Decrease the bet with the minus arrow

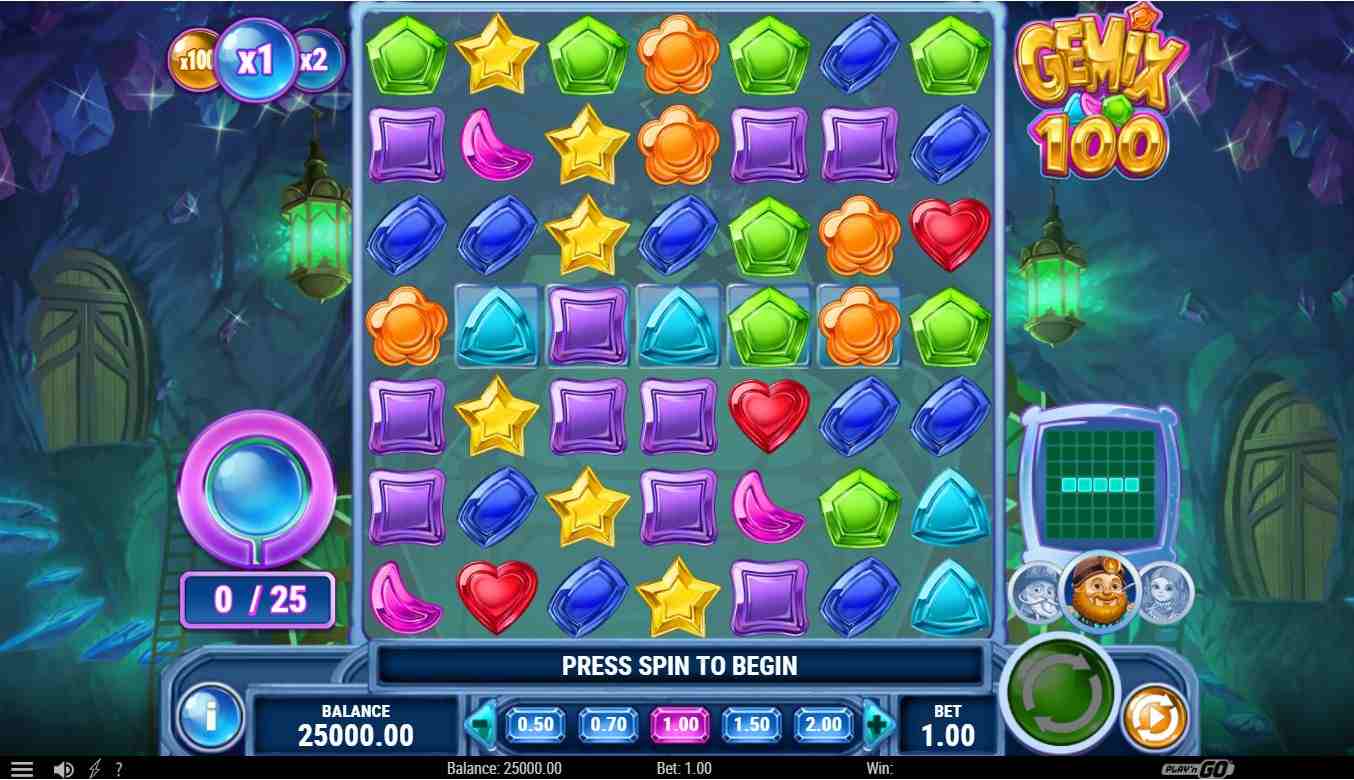tap(483, 725)
